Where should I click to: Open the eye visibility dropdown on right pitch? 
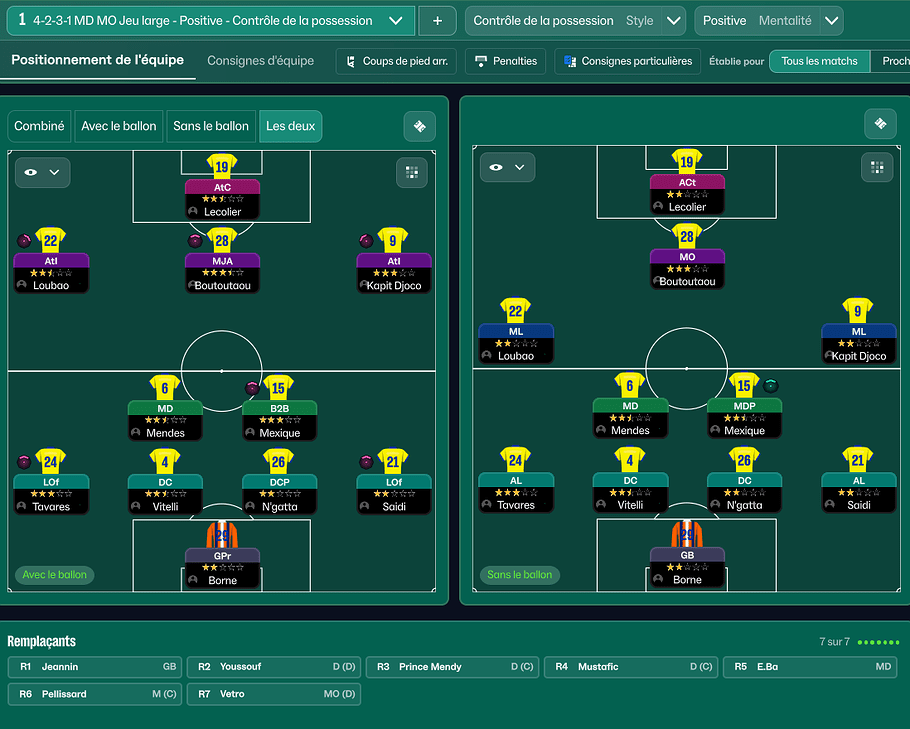pyautogui.click(x=507, y=168)
